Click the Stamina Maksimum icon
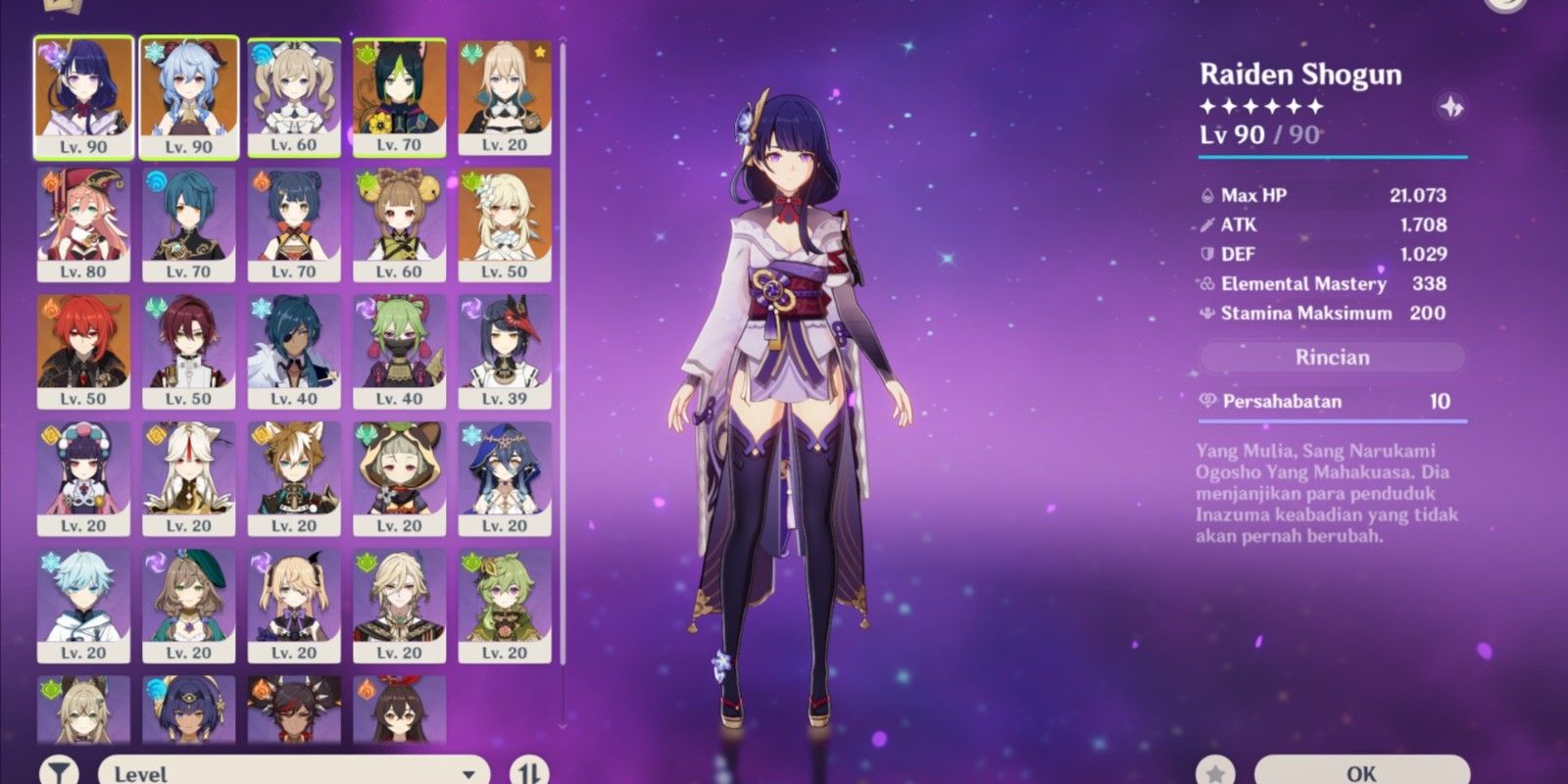Viewport: 1568px width, 784px height. 1208,314
